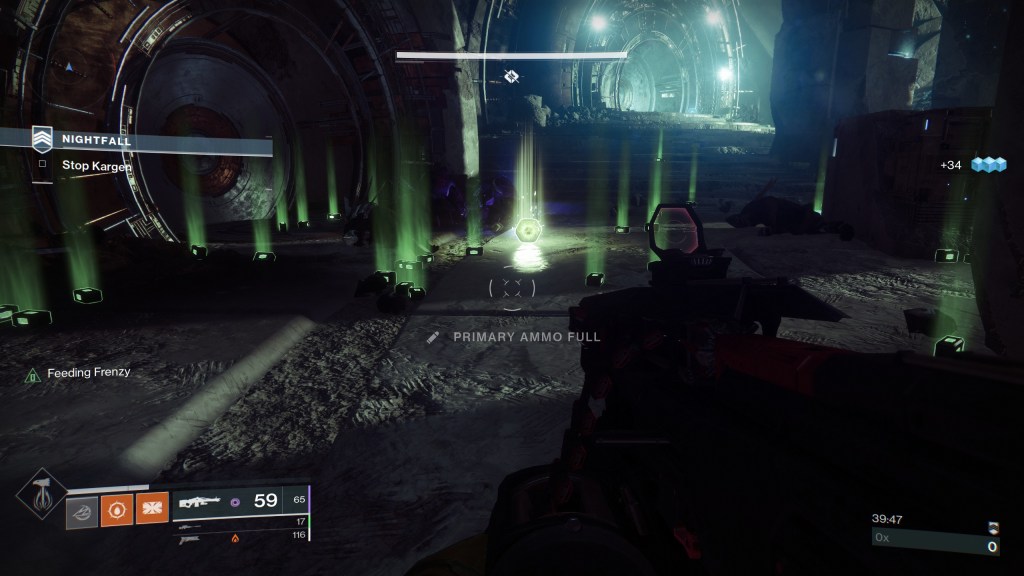Activate the grey class ability icon
This screenshot has width=1024, height=576.
click(82, 509)
